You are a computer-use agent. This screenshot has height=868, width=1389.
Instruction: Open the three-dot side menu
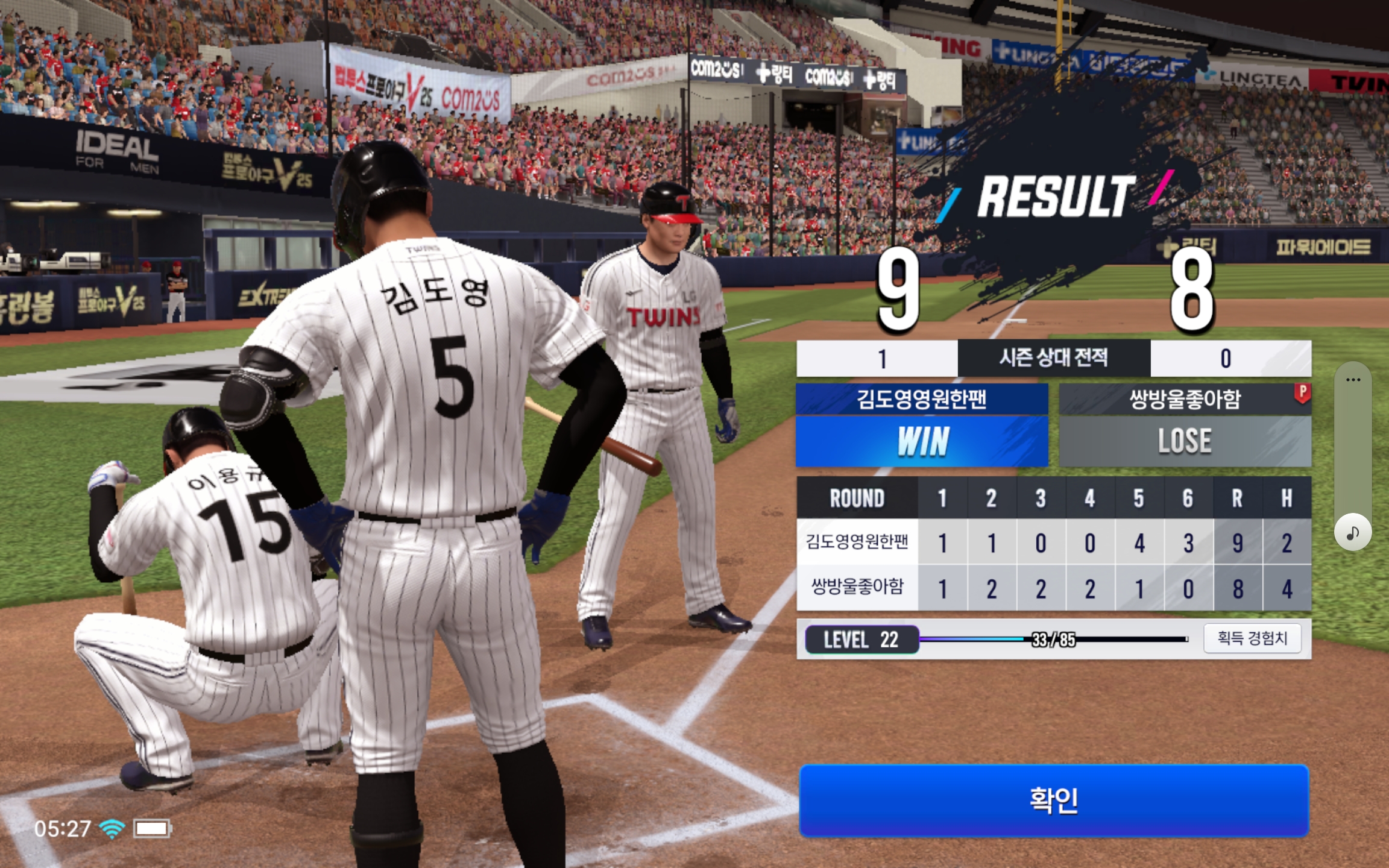click(x=1353, y=380)
